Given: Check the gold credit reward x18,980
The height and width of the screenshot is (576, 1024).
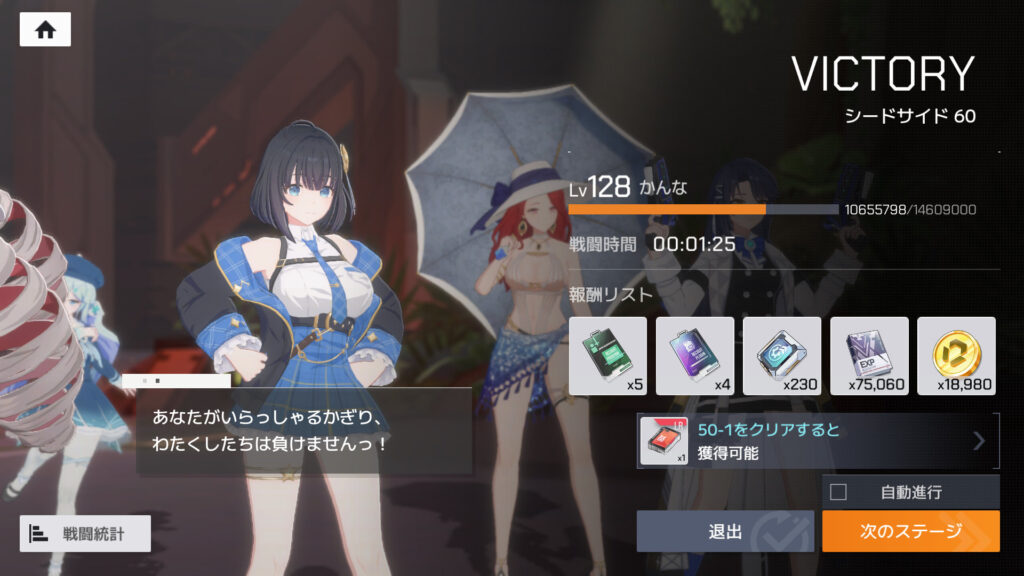Looking at the screenshot, I should pos(956,356).
